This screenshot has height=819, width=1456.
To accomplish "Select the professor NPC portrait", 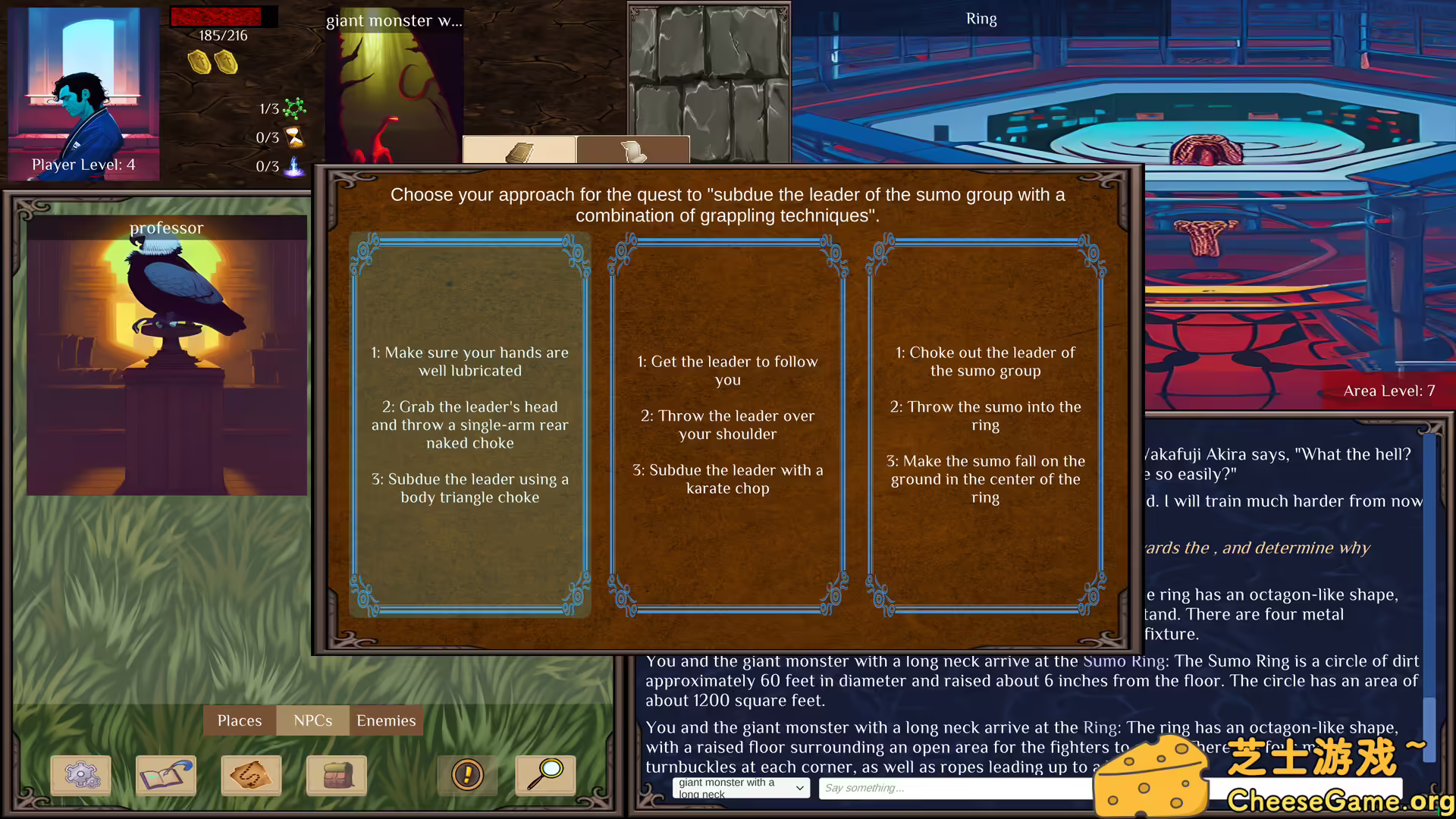I will click(167, 356).
